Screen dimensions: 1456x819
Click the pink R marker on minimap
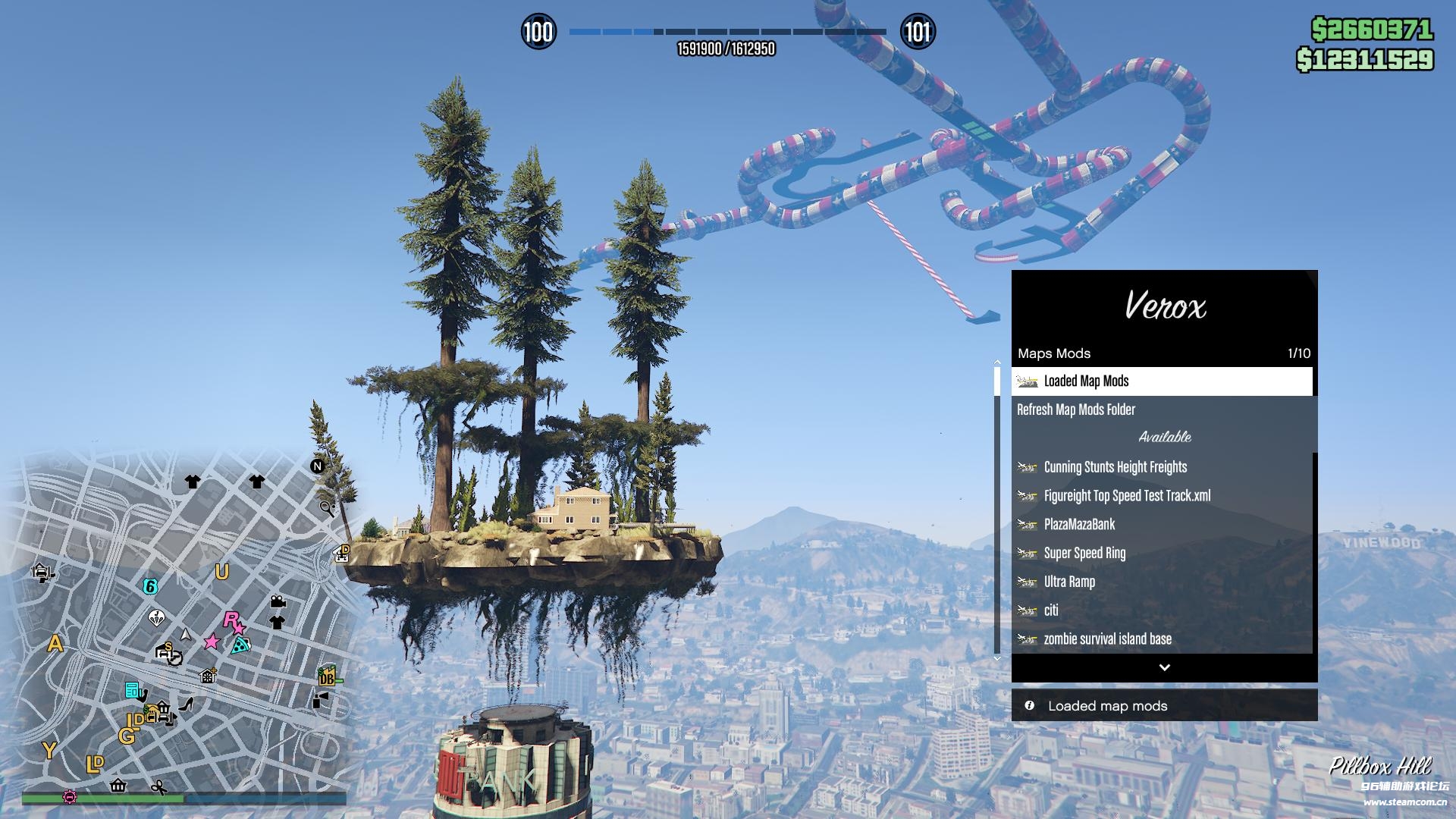[231, 620]
